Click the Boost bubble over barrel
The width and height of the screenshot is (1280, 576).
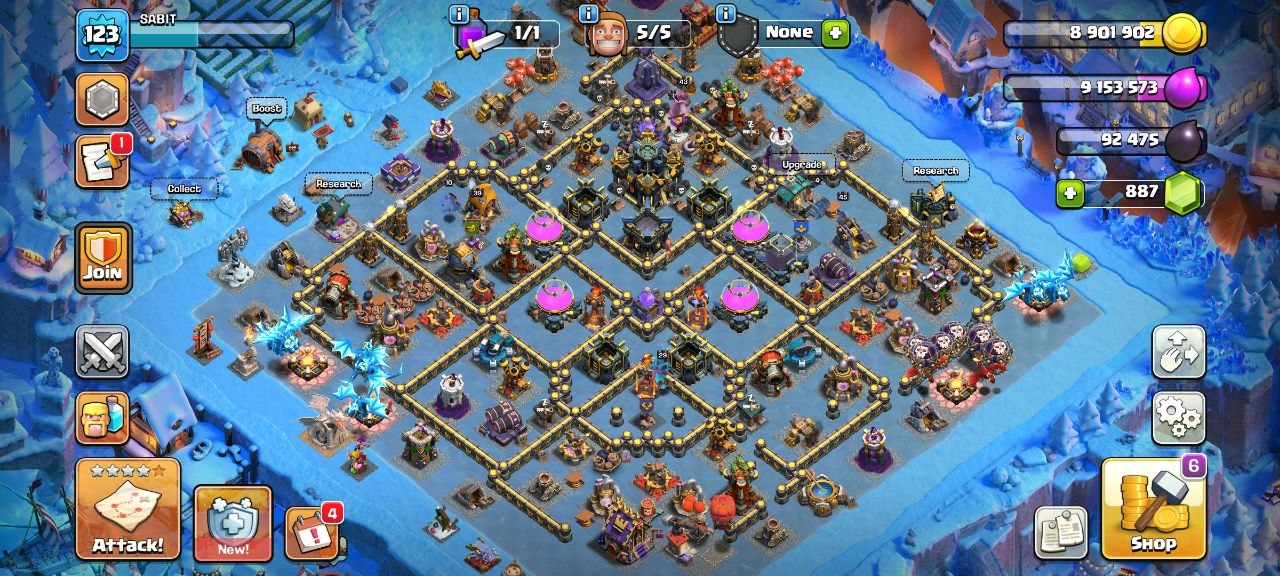(x=267, y=108)
